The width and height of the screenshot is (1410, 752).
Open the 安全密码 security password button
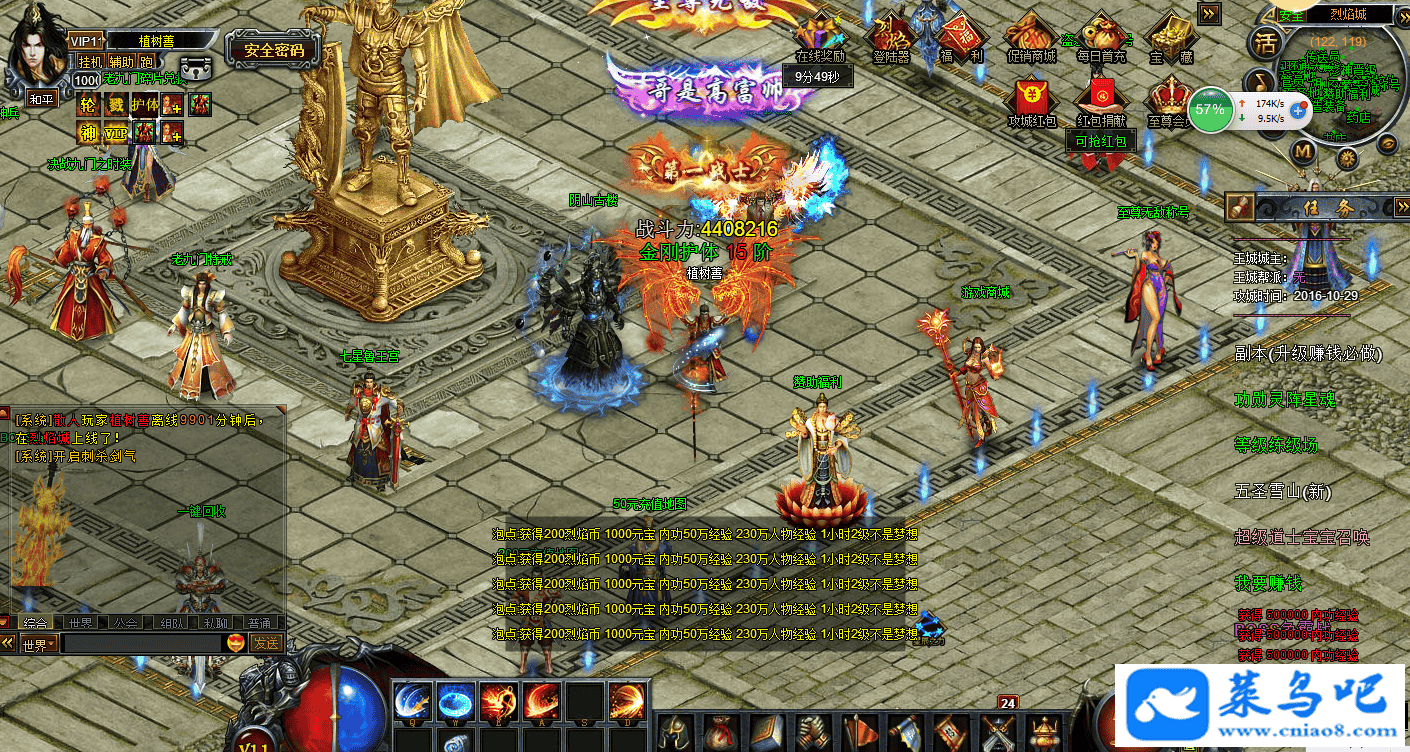[273, 49]
